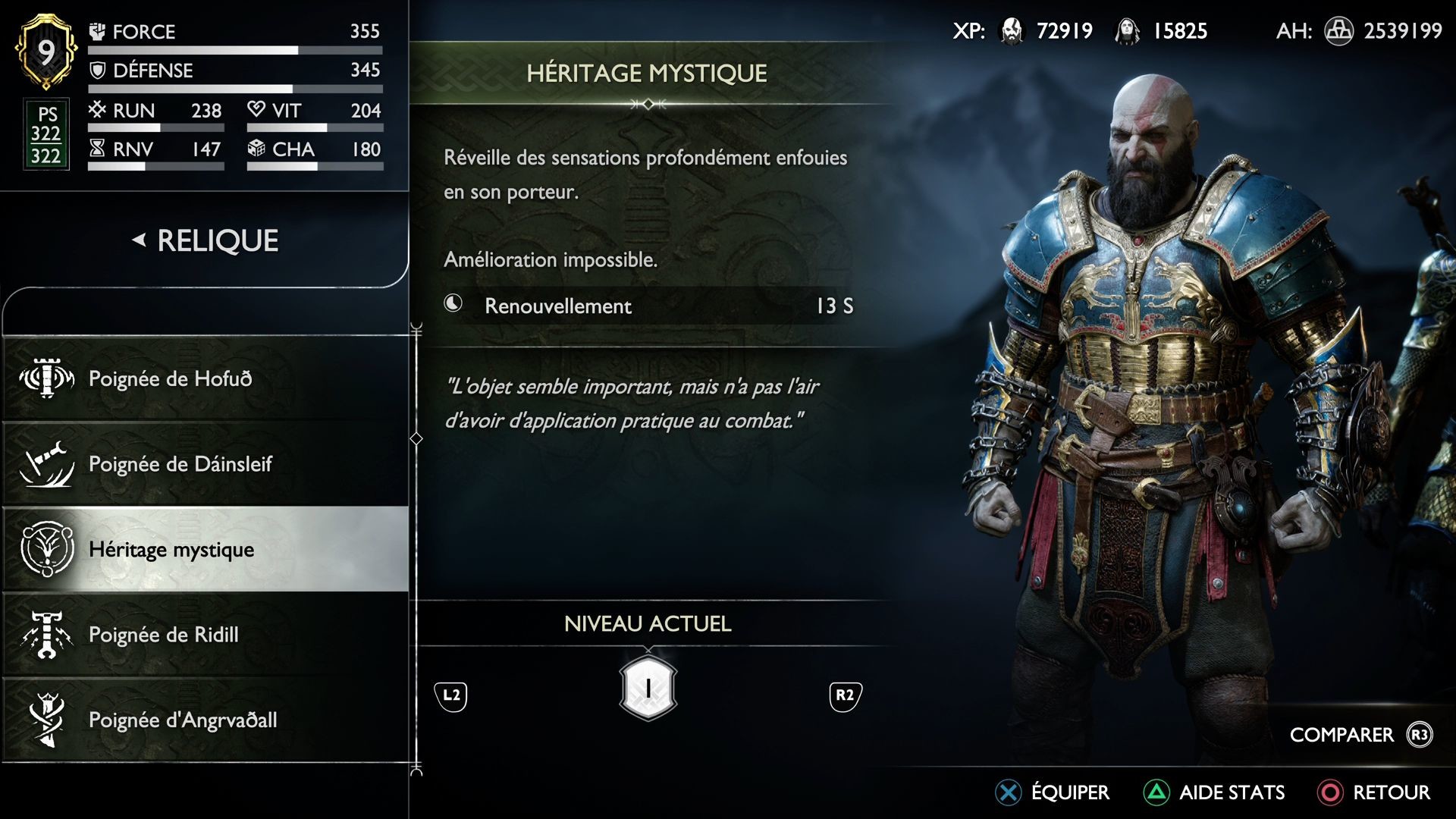Image resolution: width=1456 pixels, height=819 pixels.
Task: Click the VIT heart stat icon
Action: [256, 110]
